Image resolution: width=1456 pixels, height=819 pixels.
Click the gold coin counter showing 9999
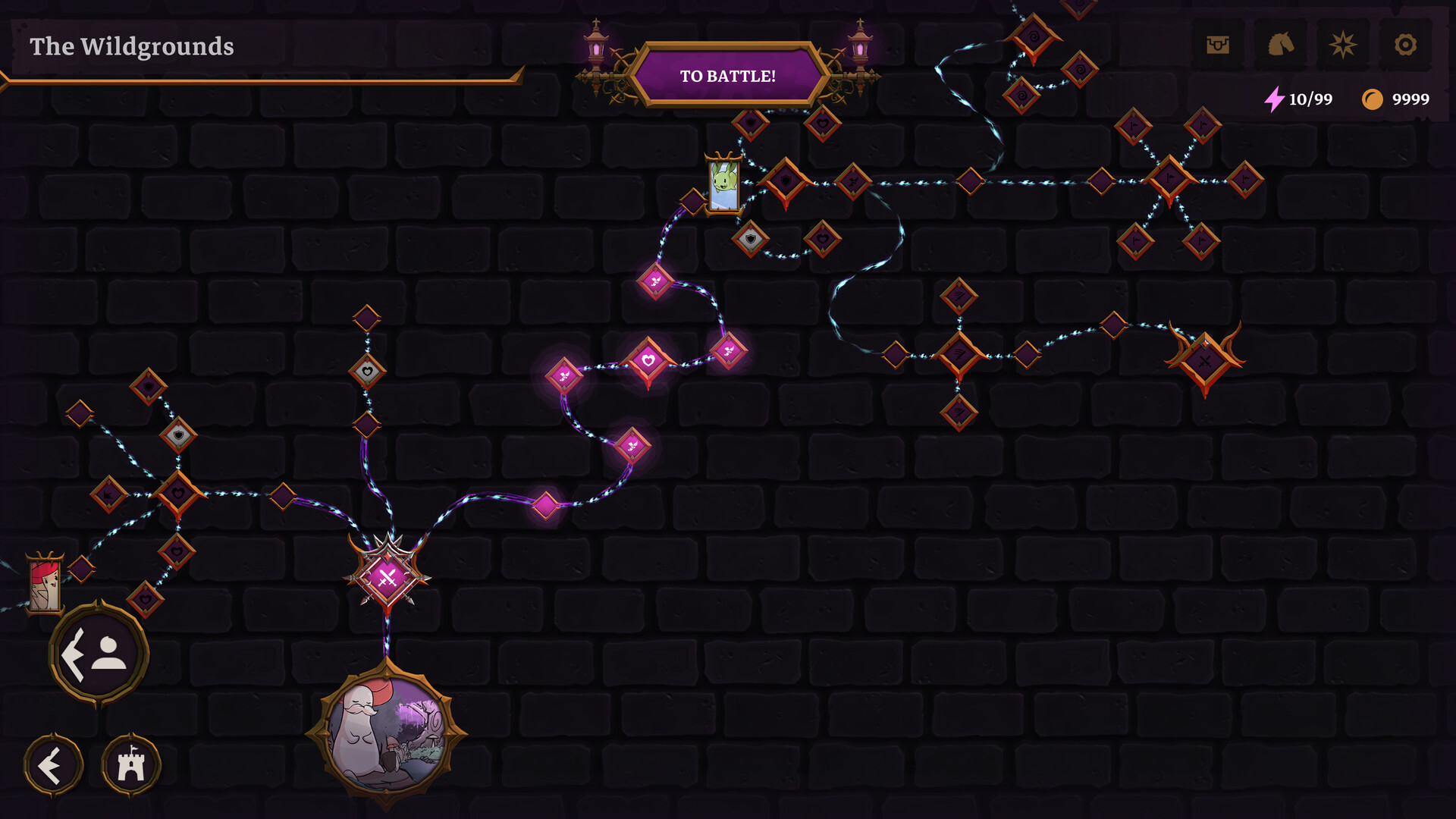[1398, 99]
